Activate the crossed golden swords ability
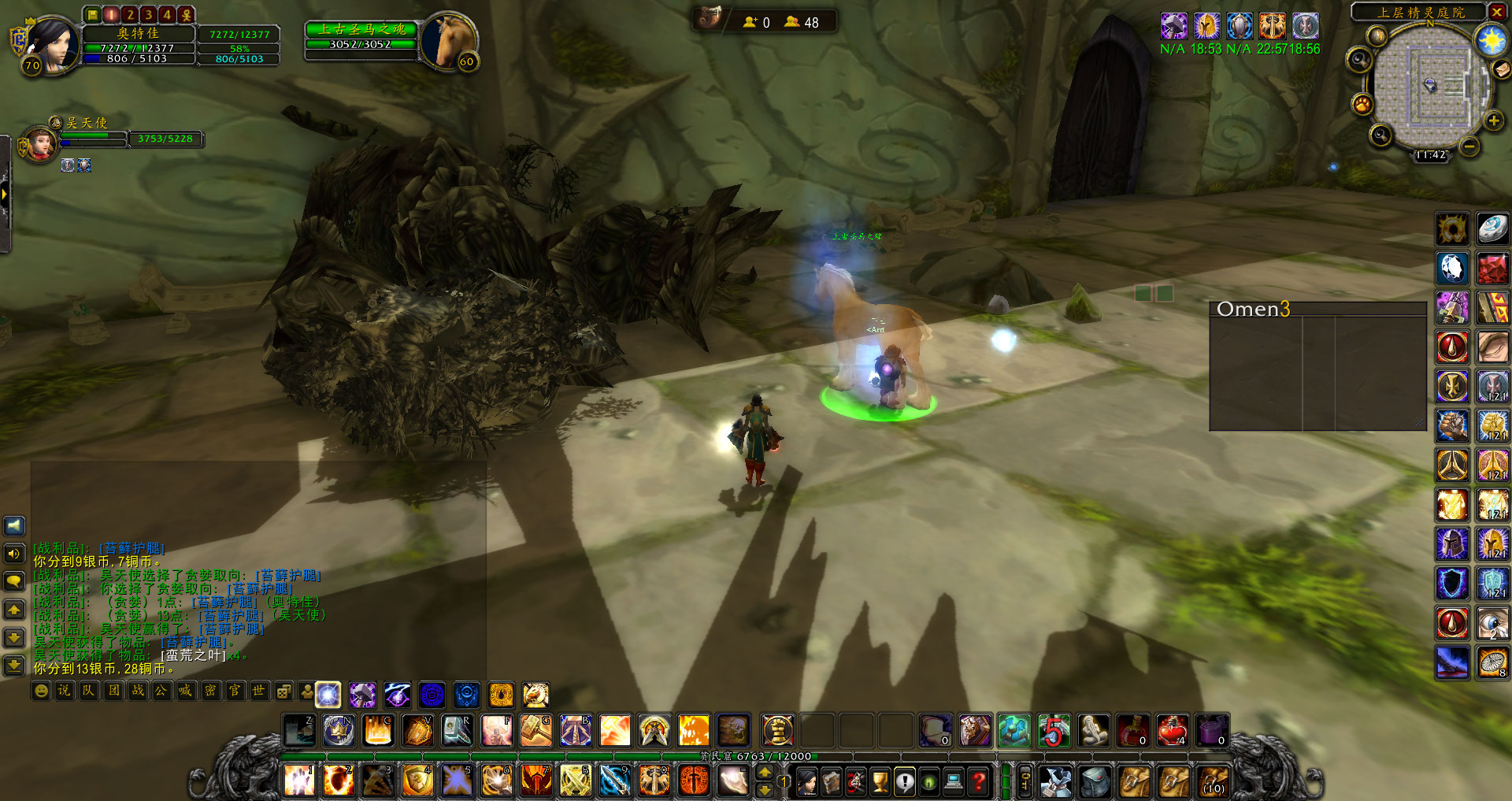Screen dimensions: 1512x801 click(x=576, y=781)
